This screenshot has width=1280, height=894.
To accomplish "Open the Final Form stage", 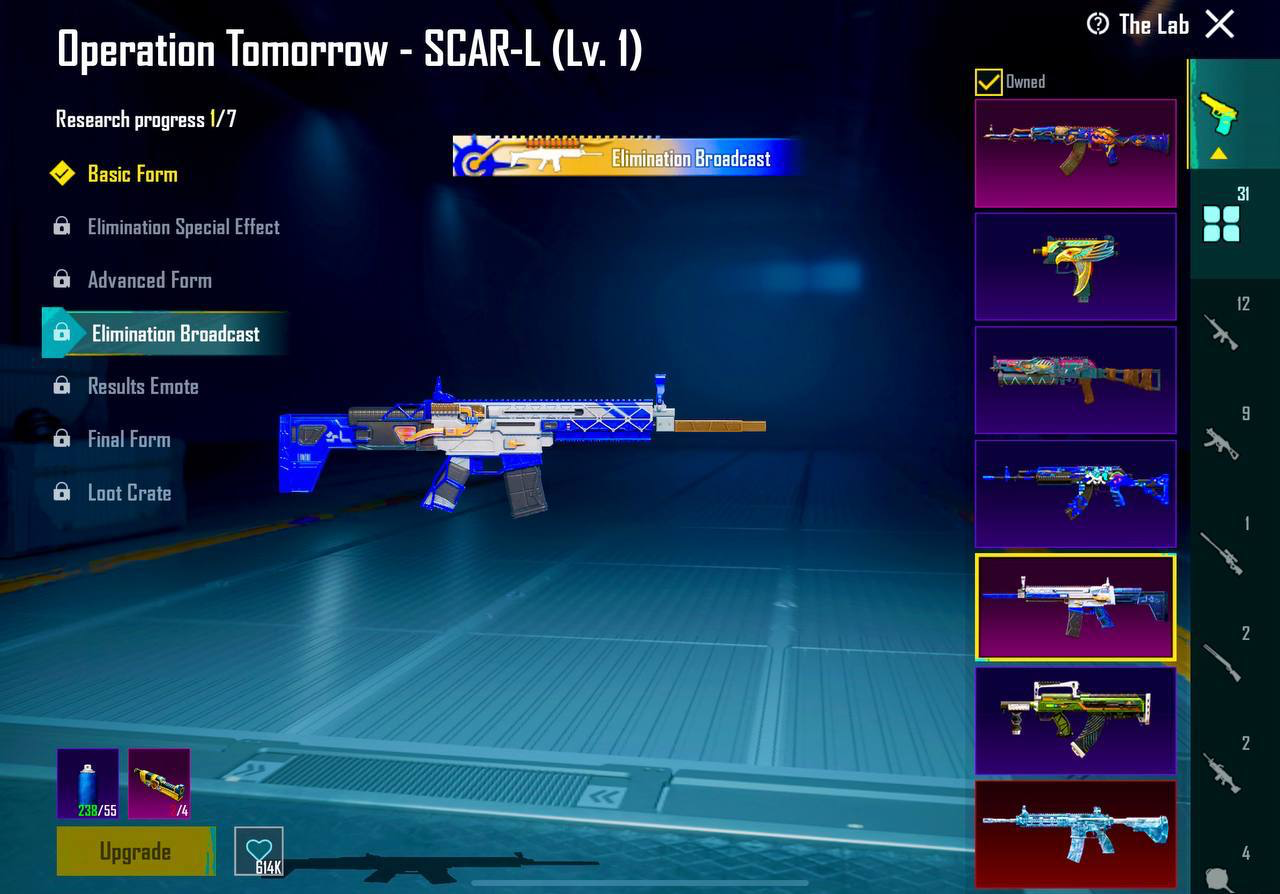I will [x=129, y=439].
